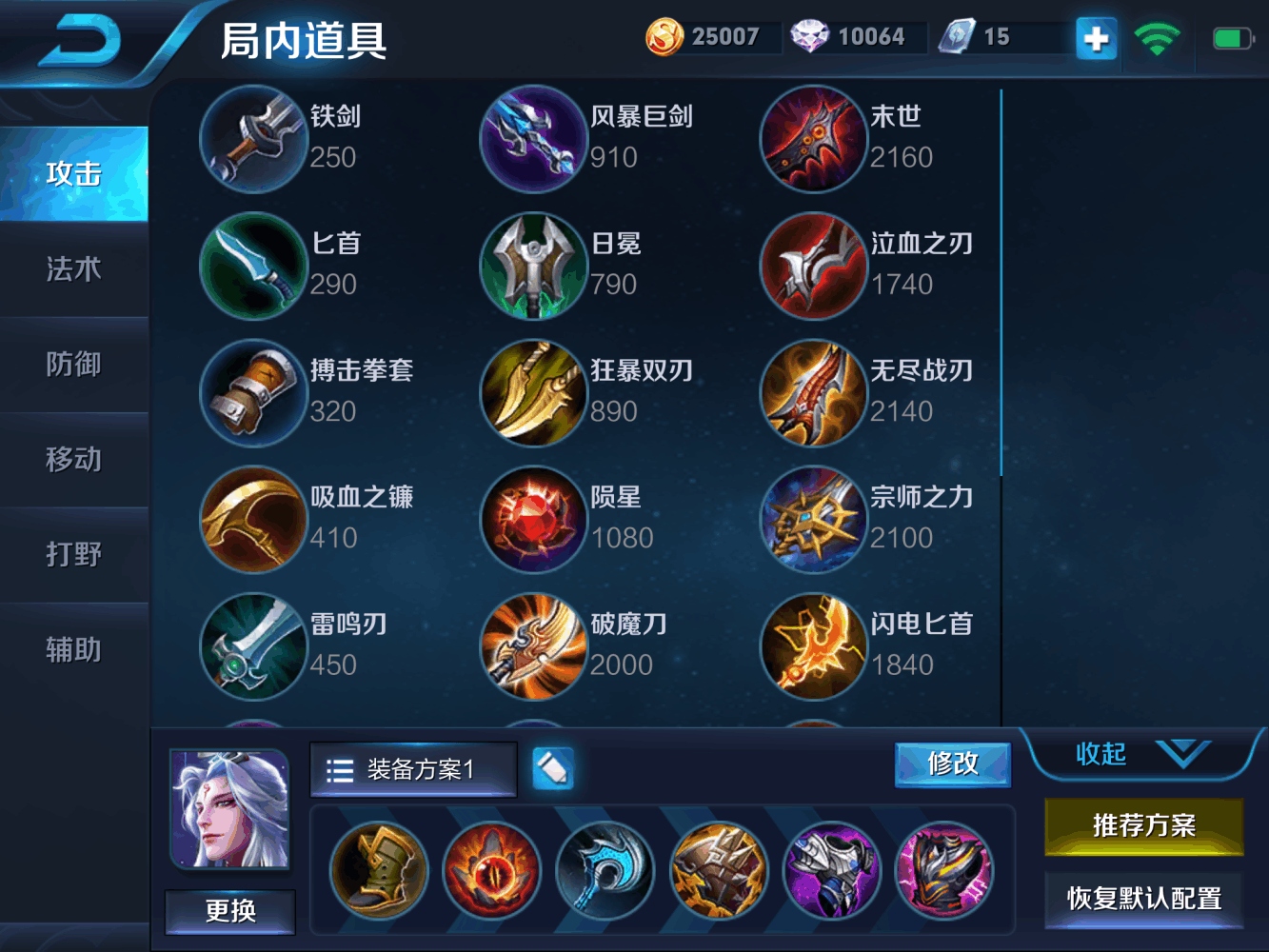
Task: Switch to the 打野 category tab
Action: 74,554
